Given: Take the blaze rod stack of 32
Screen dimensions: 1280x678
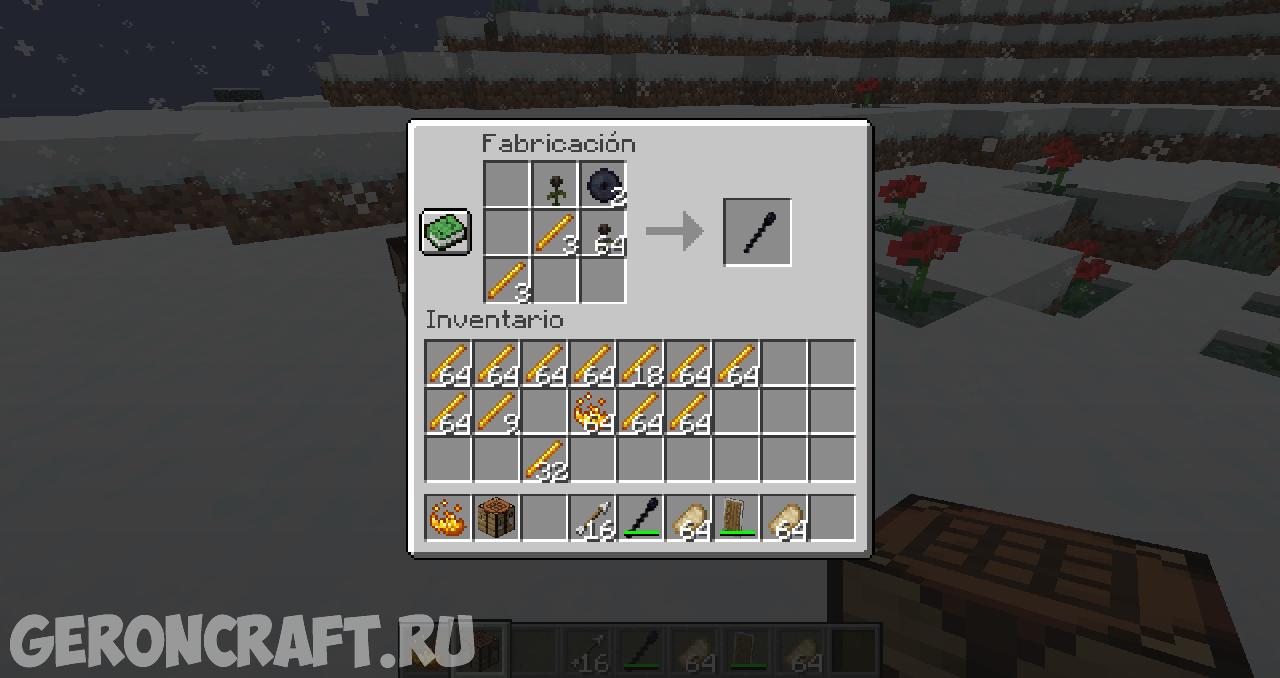Looking at the screenshot, I should 545,459.
